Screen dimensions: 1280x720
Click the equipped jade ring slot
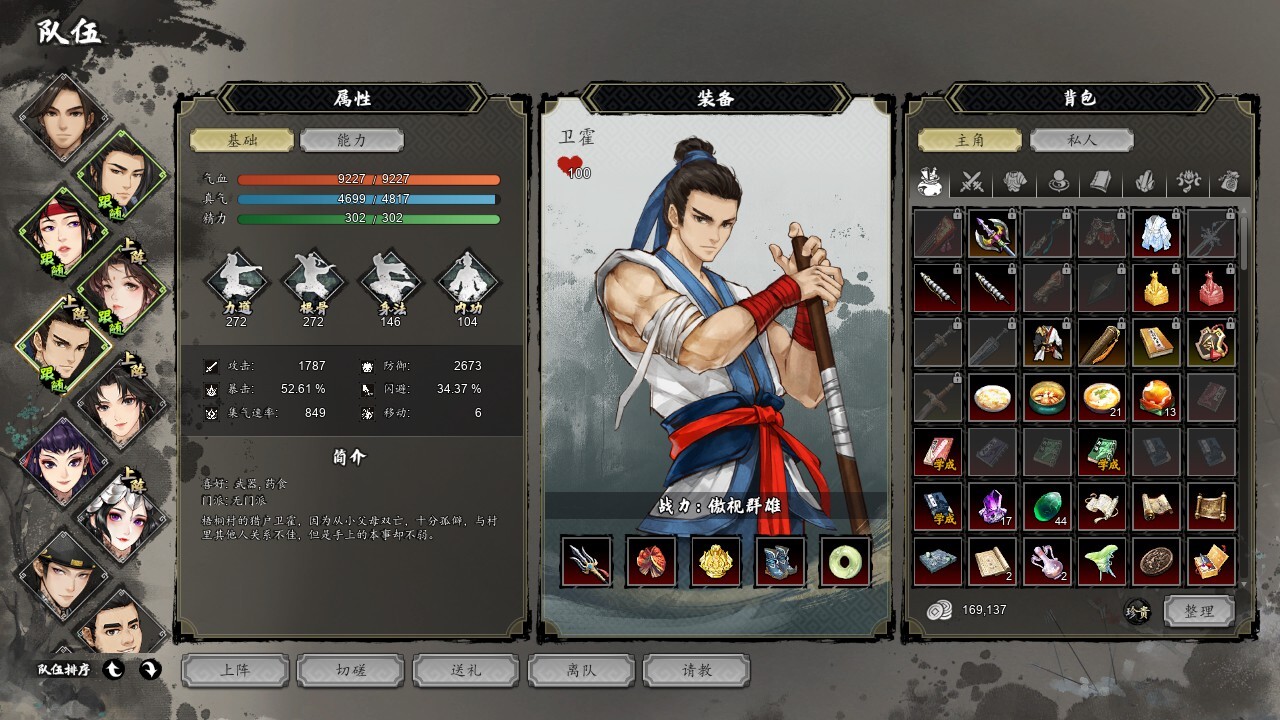(845, 560)
